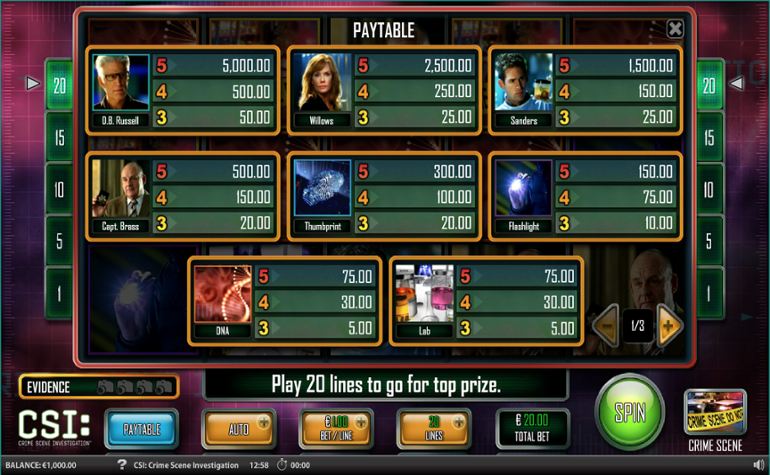Select 10 paylines on the left selector

pyautogui.click(x=60, y=190)
